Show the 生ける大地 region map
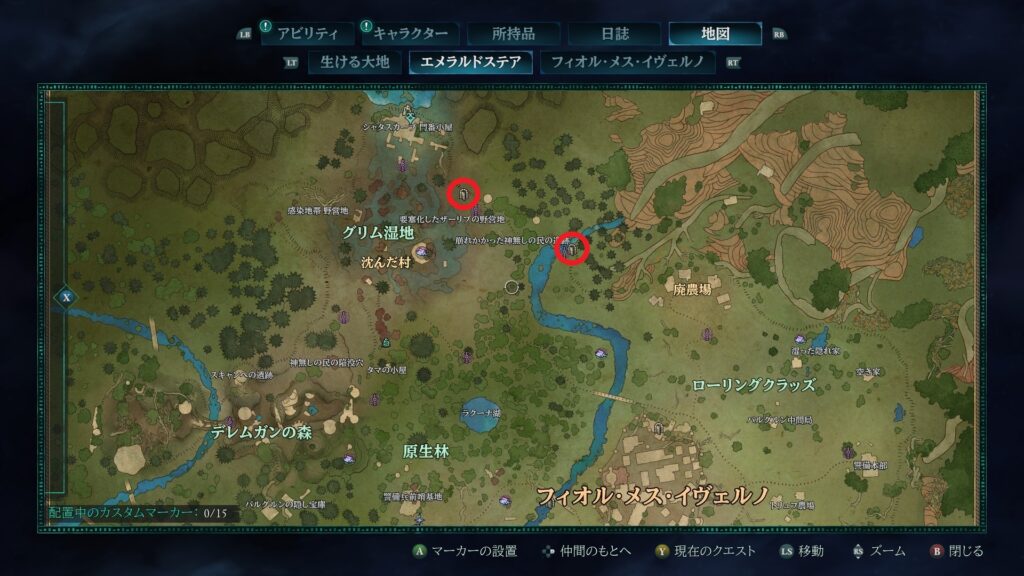This screenshot has width=1024, height=576. tap(352, 62)
